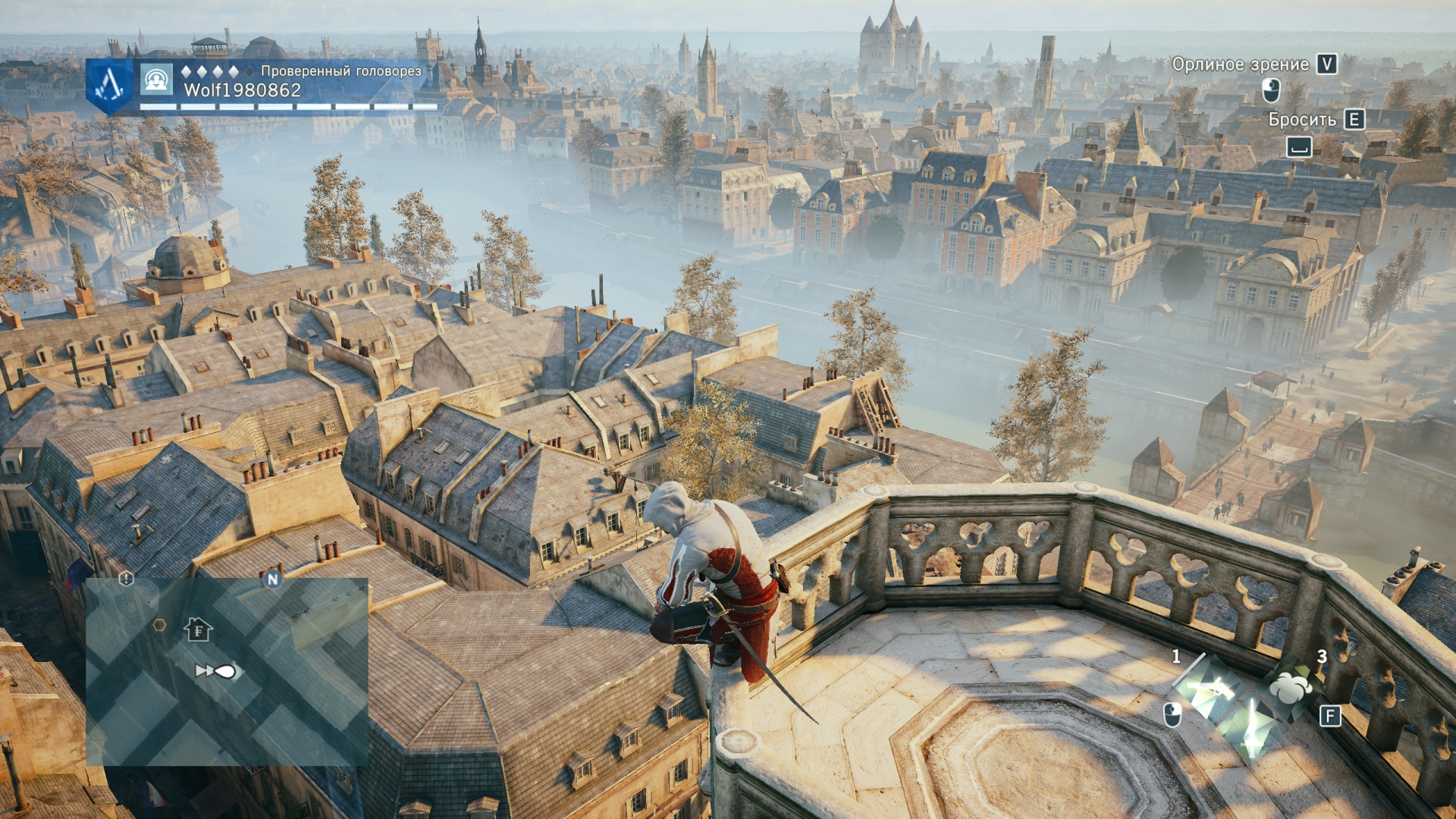Click the Assassin insignia shield emblem
The height and width of the screenshot is (819, 1456).
point(111,84)
